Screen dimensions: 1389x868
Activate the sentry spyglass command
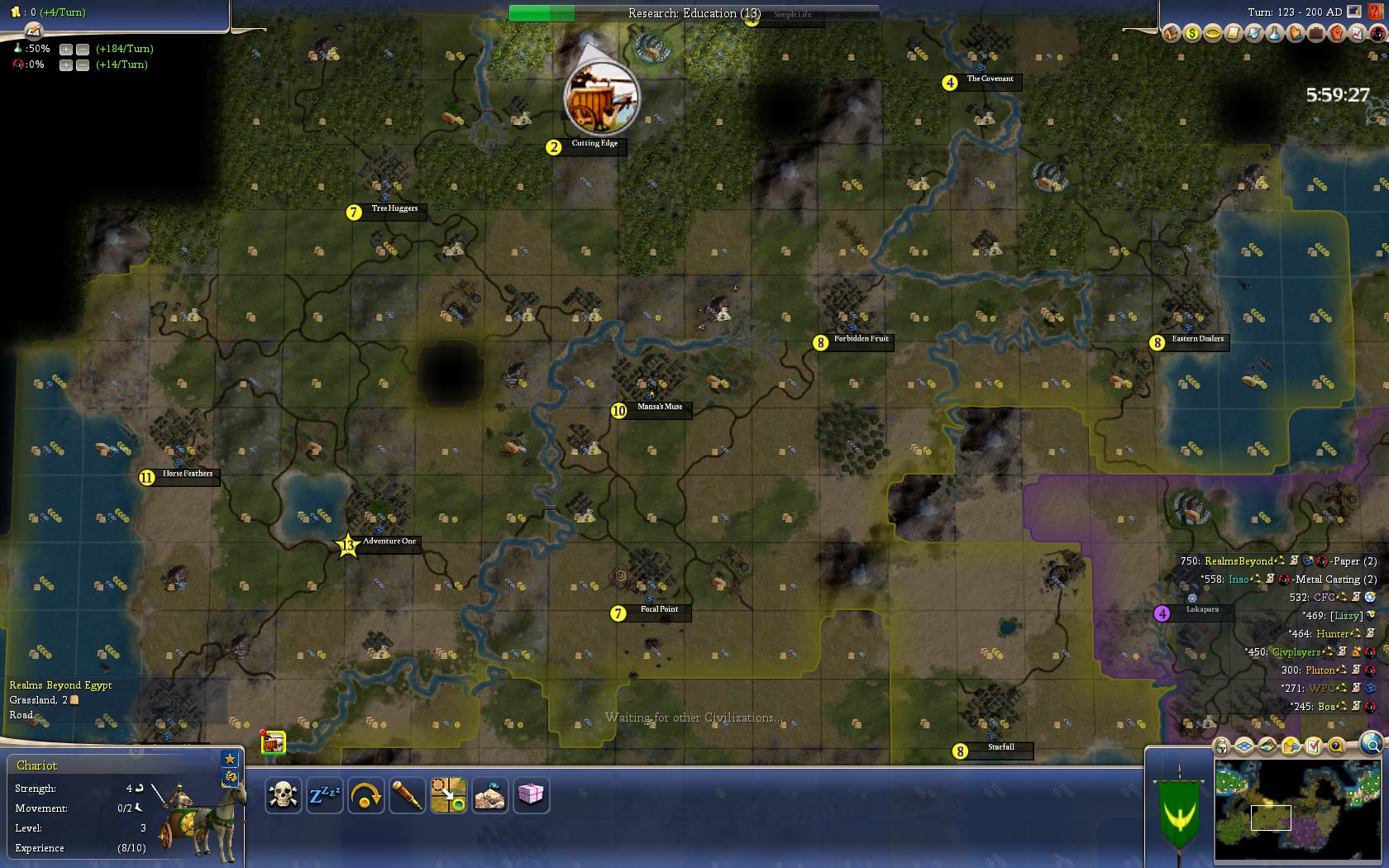pyautogui.click(x=408, y=795)
